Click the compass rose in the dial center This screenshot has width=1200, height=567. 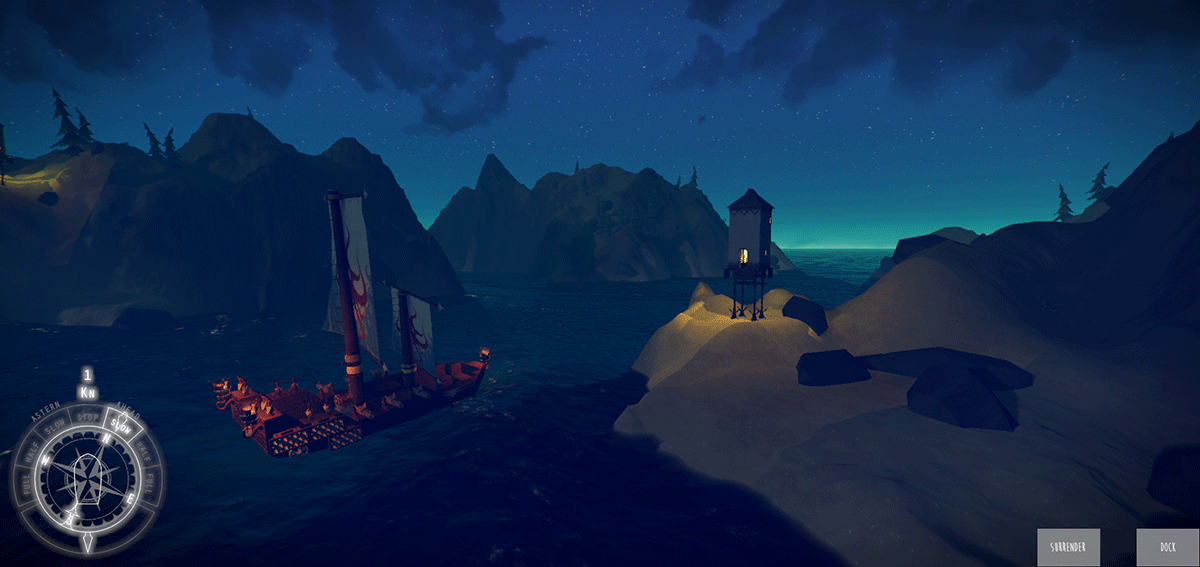[x=88, y=477]
